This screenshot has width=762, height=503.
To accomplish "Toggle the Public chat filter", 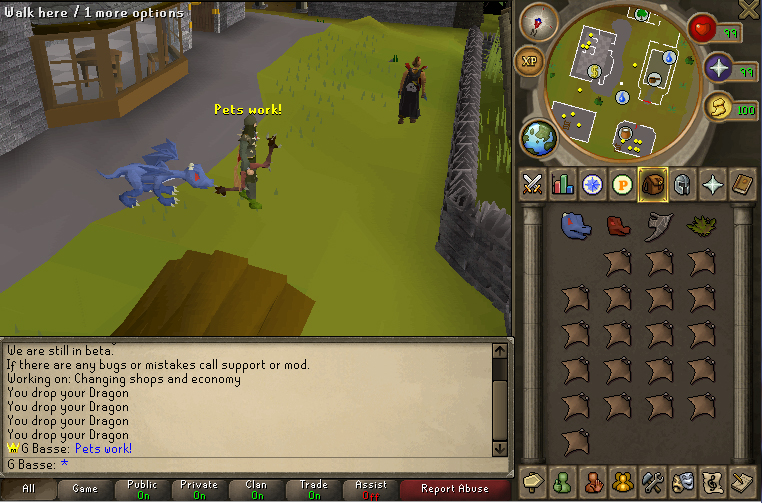I will coord(142,489).
